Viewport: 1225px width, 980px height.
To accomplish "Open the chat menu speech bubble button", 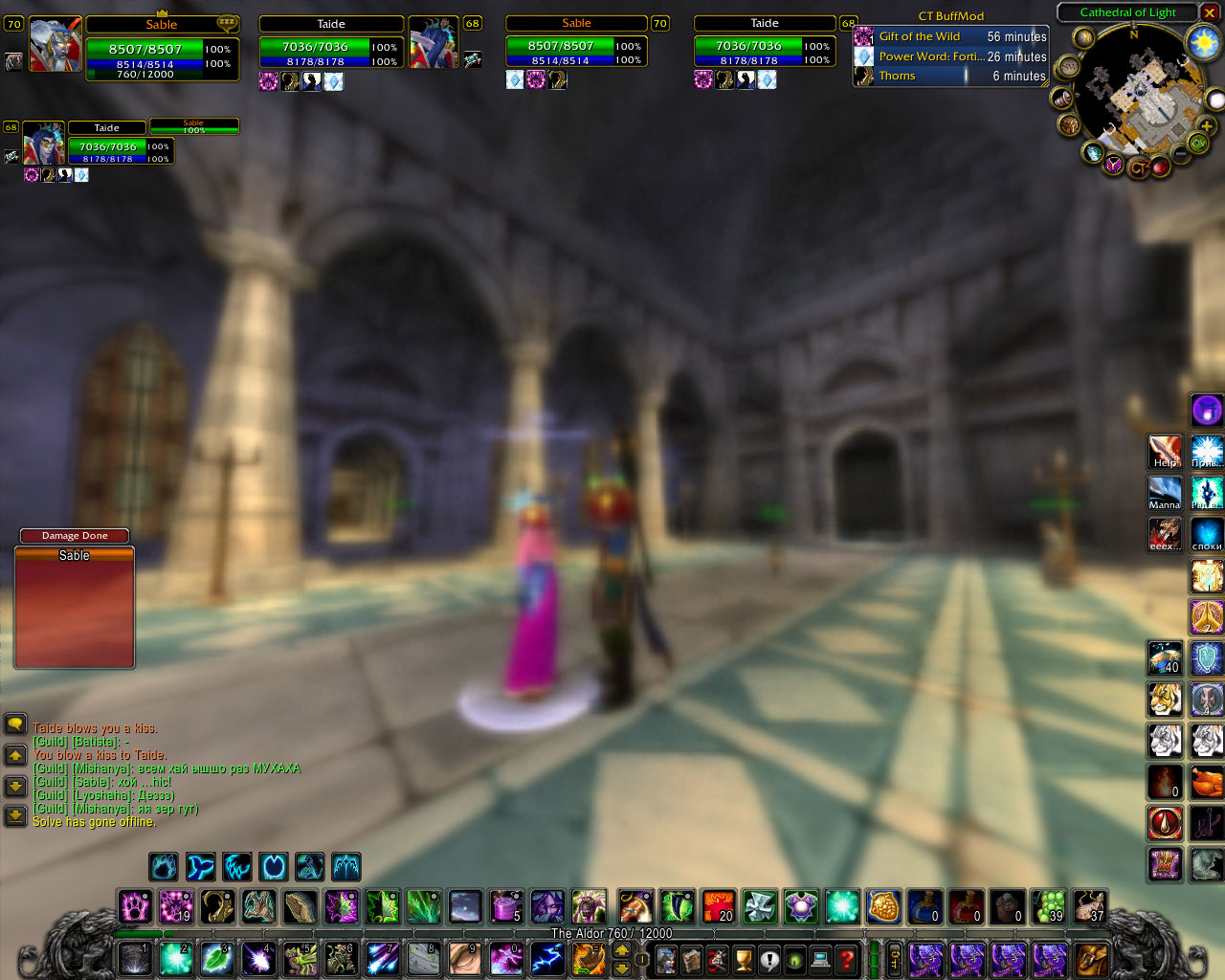I will 15,724.
